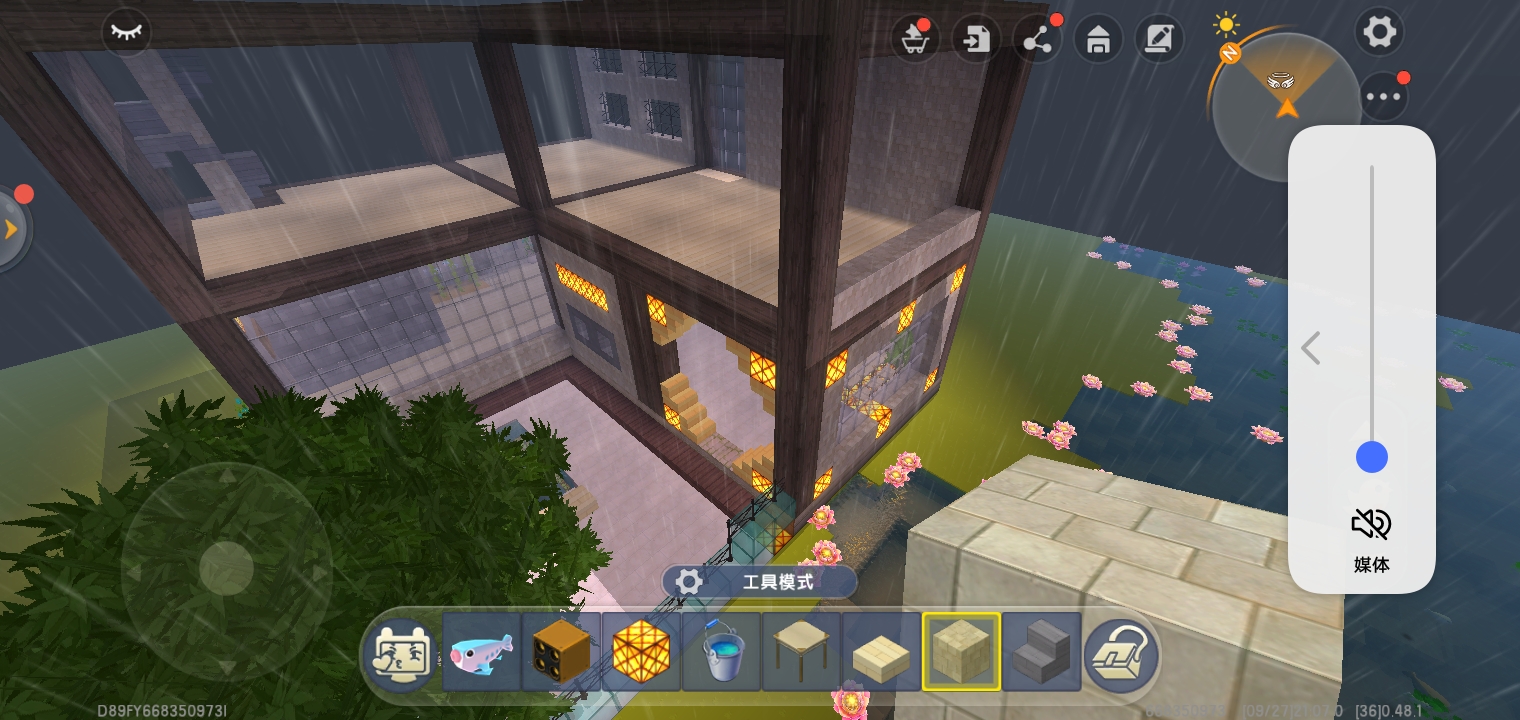
Task: Open the gear settings menu
Action: [x=1379, y=32]
